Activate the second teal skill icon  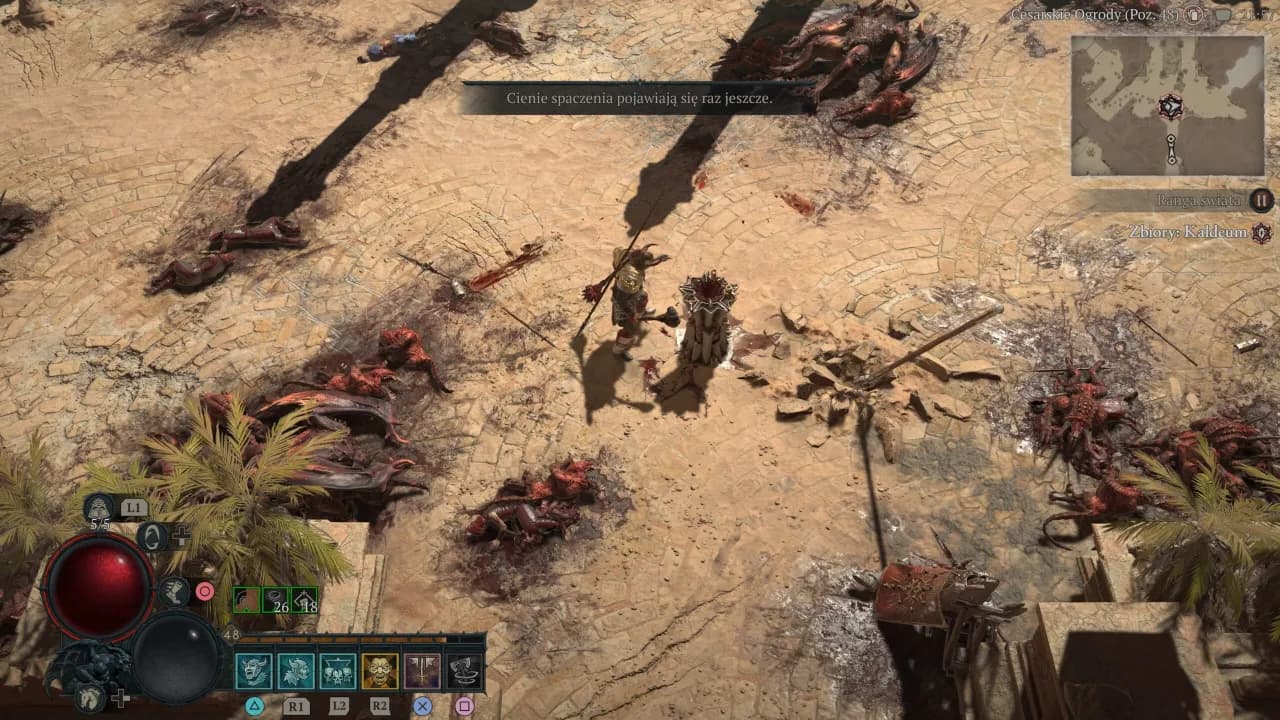coord(296,671)
